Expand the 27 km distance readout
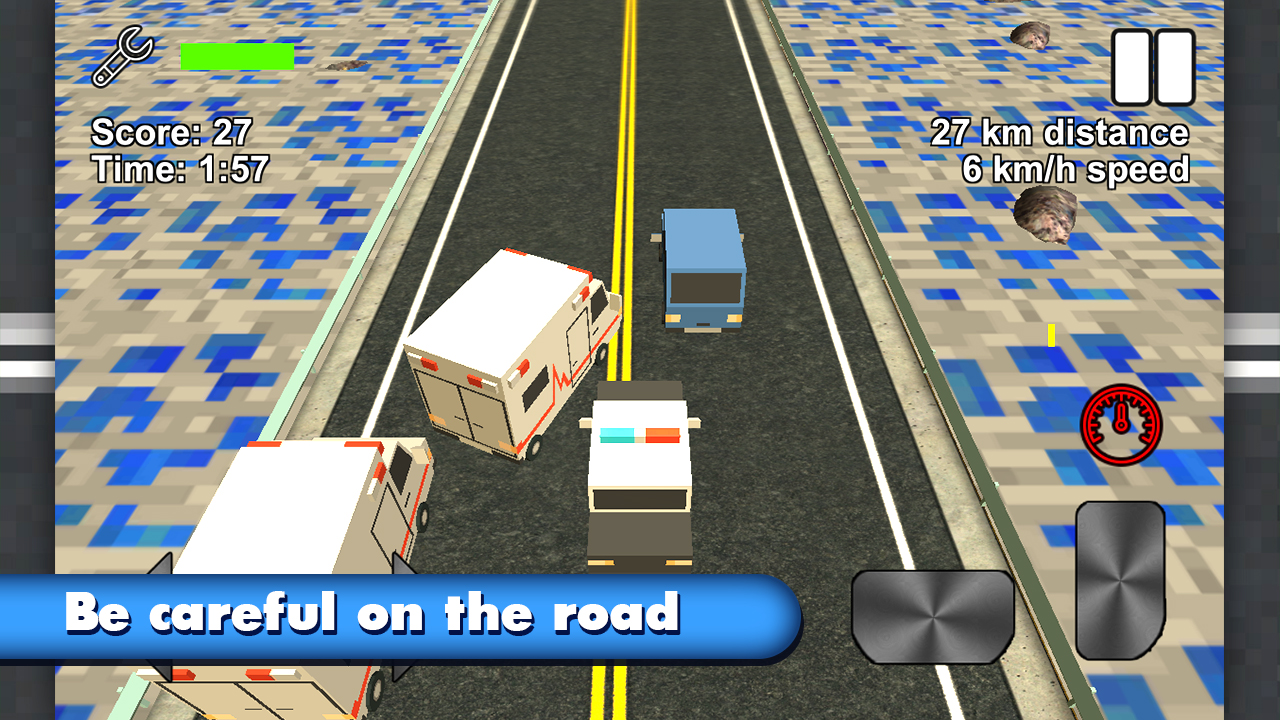 [x=1060, y=131]
